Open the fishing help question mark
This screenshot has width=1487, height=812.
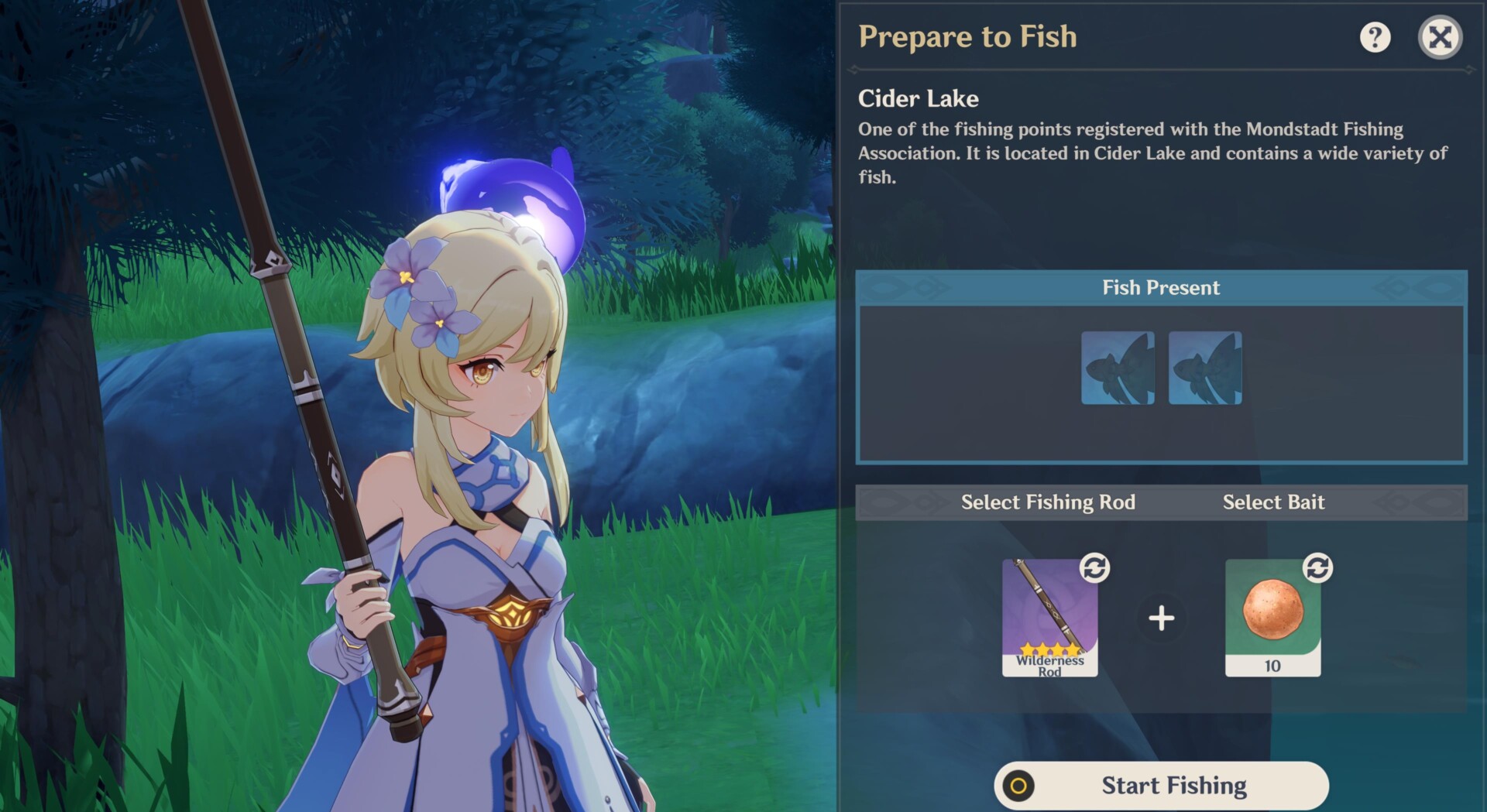pos(1375,37)
